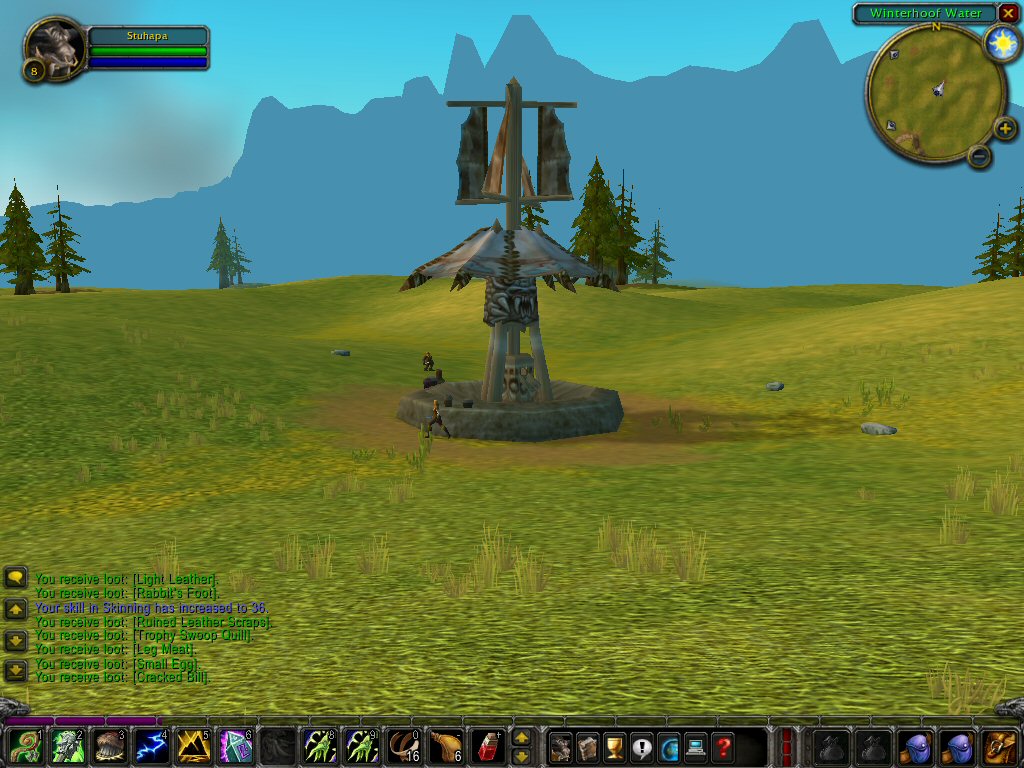The image size is (1024, 768).
Task: Cast the lightning bolt spell
Action: (x=151, y=747)
